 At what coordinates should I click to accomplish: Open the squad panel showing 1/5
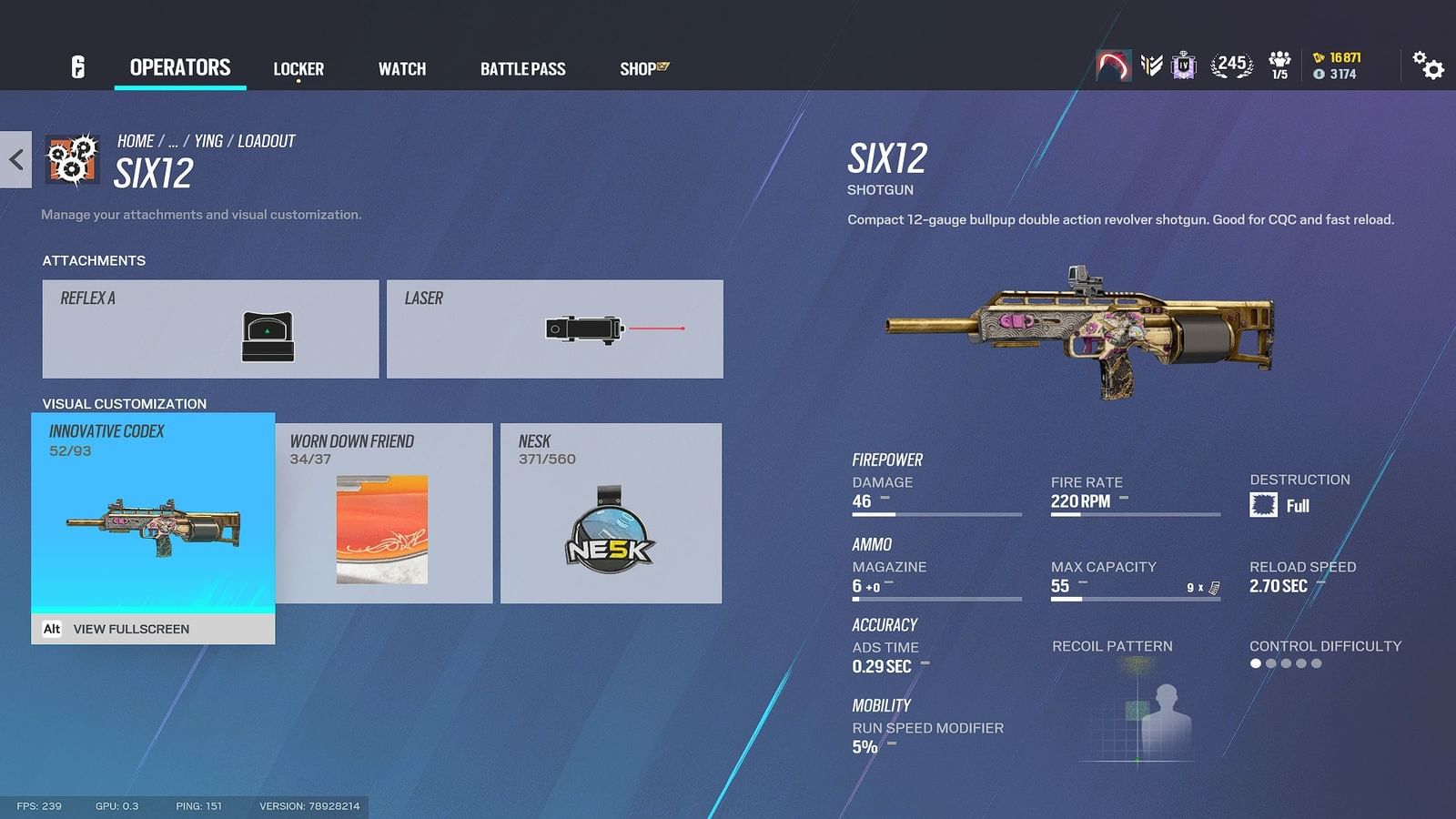pyautogui.click(x=1280, y=64)
